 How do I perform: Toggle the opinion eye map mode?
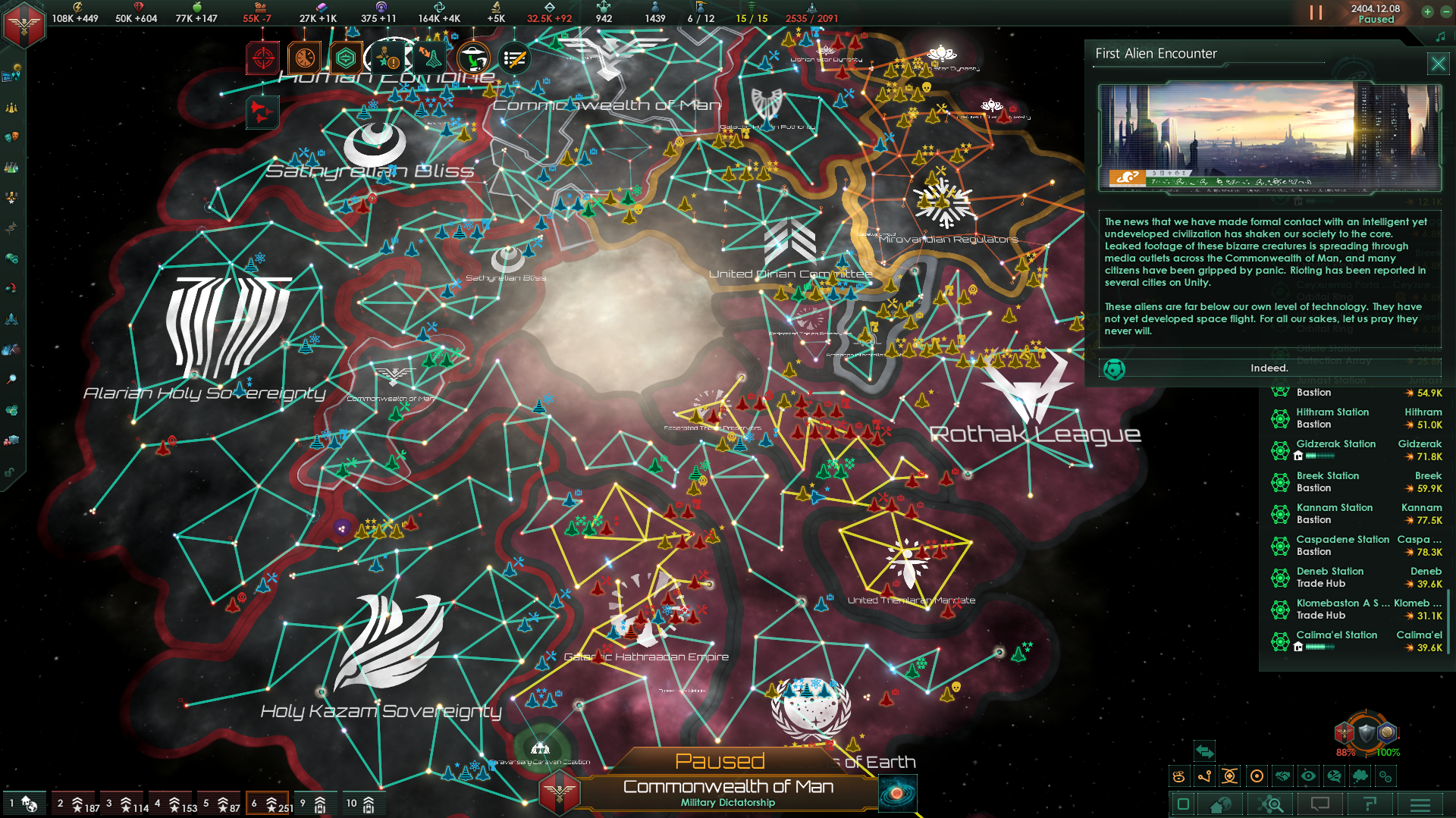[1309, 777]
